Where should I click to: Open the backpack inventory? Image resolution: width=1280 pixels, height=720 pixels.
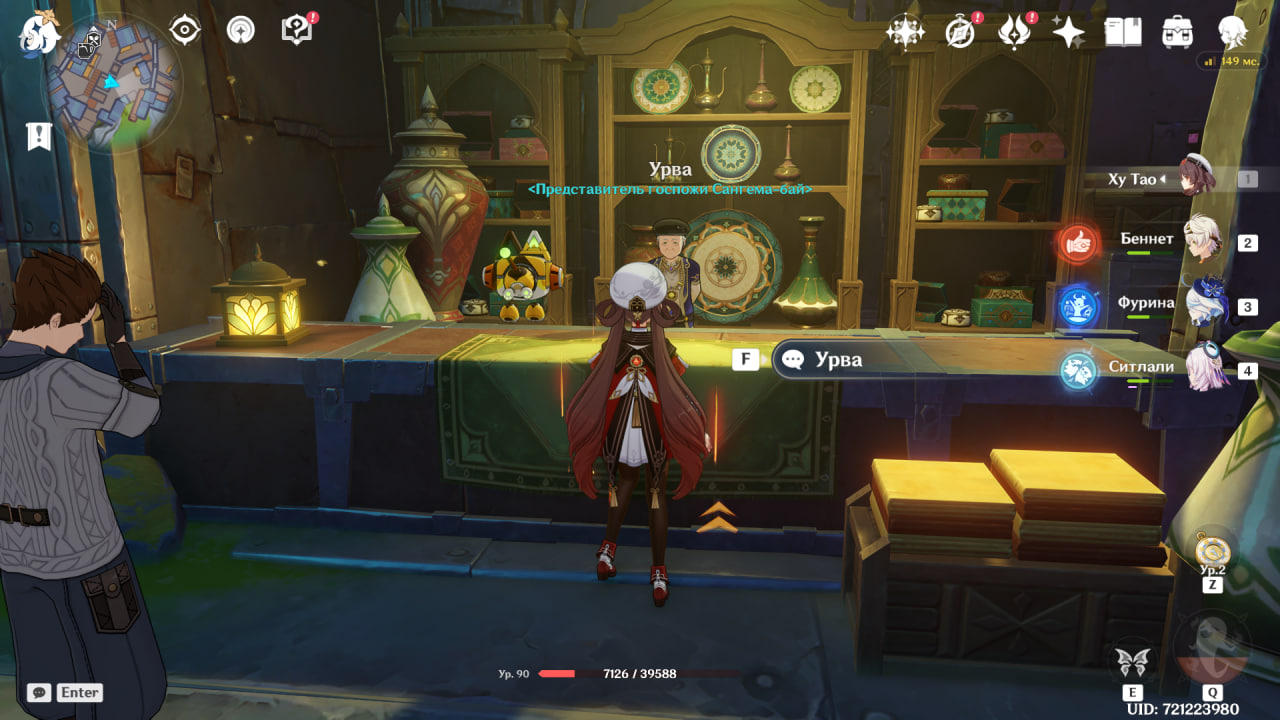pyautogui.click(x=1177, y=32)
